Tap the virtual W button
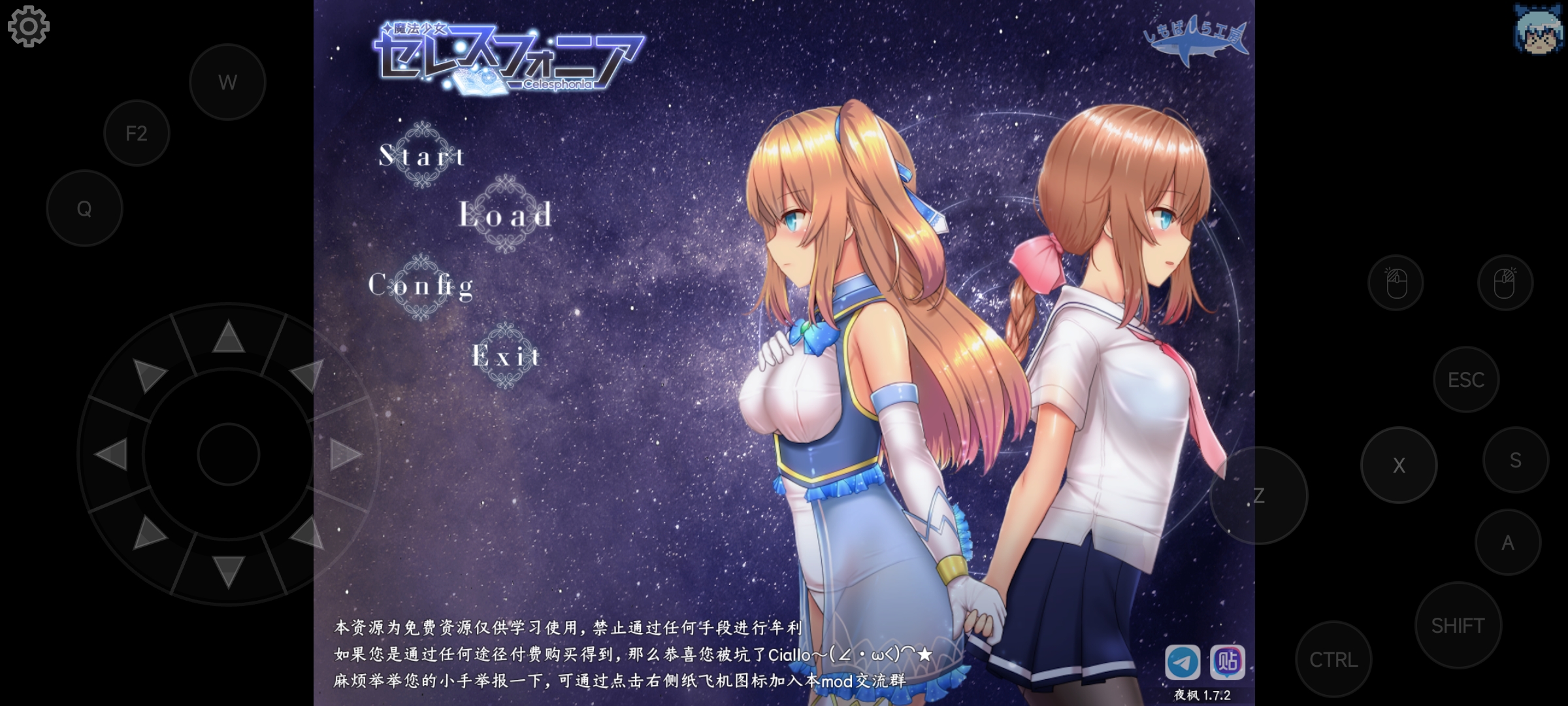The width and height of the screenshot is (1568, 706). coord(227,82)
